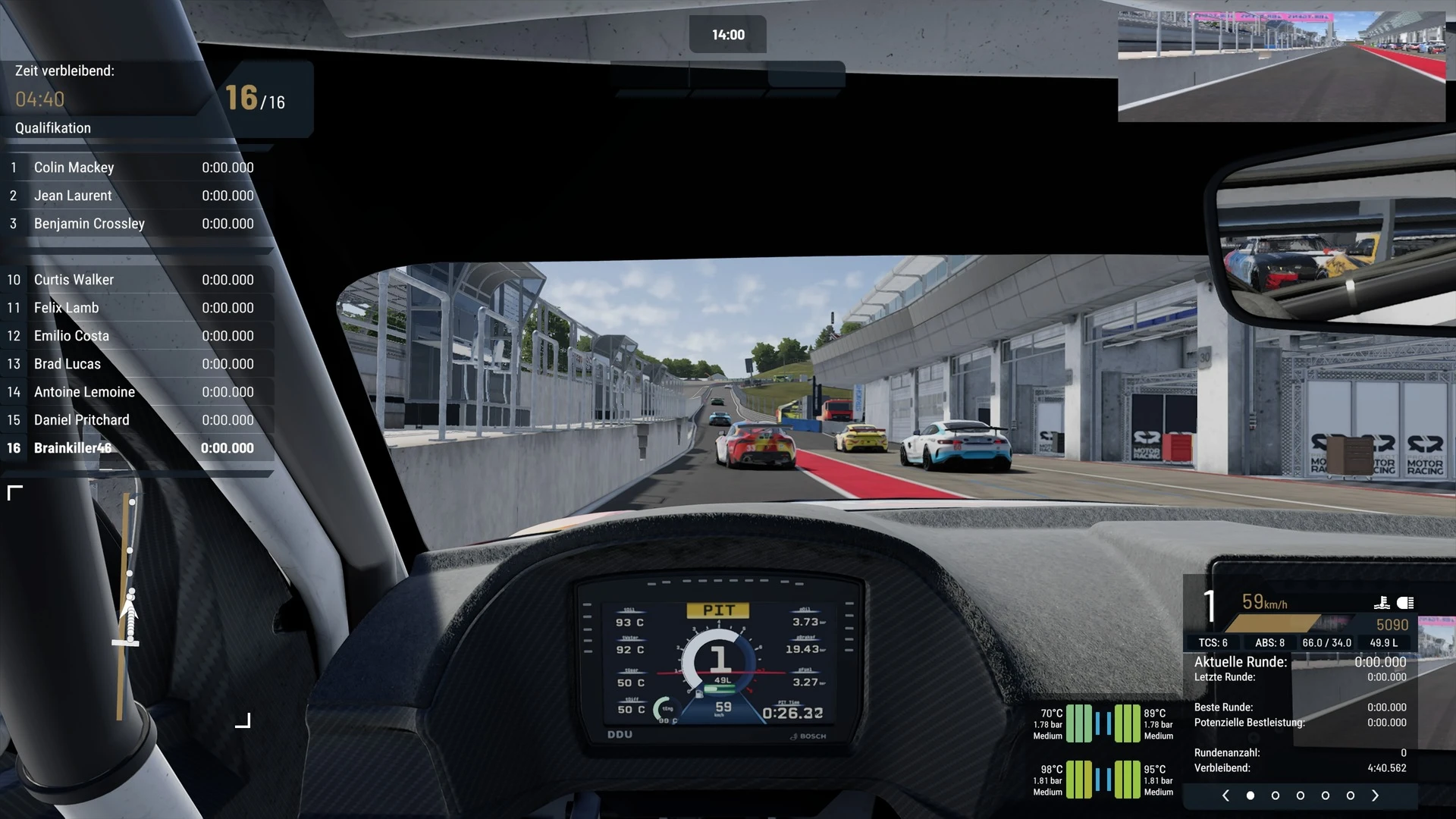Click Antoine Lemoine's standings row
The height and width of the screenshot is (819, 1456).
point(136,392)
